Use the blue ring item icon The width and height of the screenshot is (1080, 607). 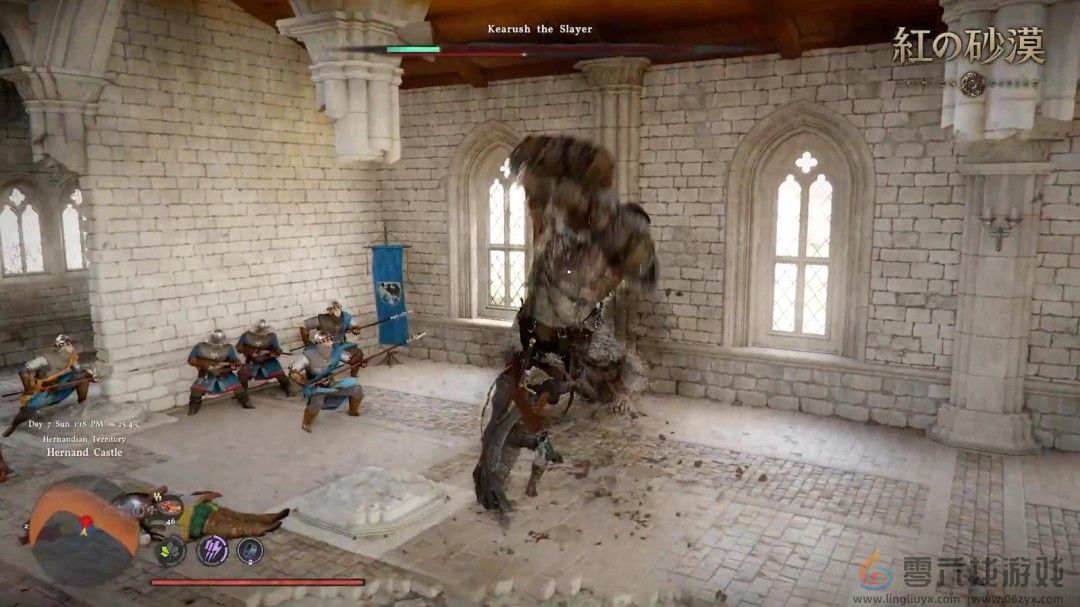click(x=250, y=550)
